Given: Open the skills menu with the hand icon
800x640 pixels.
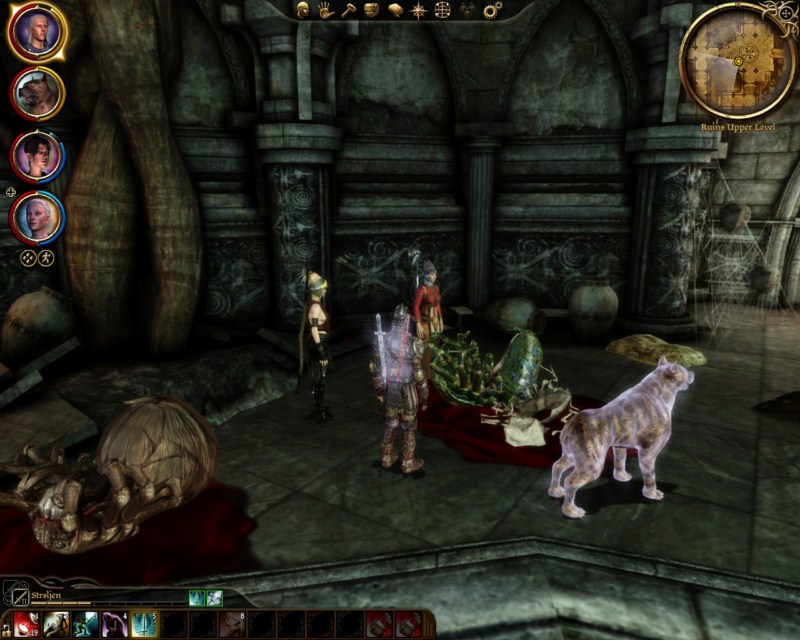Looking at the screenshot, I should (x=325, y=9).
